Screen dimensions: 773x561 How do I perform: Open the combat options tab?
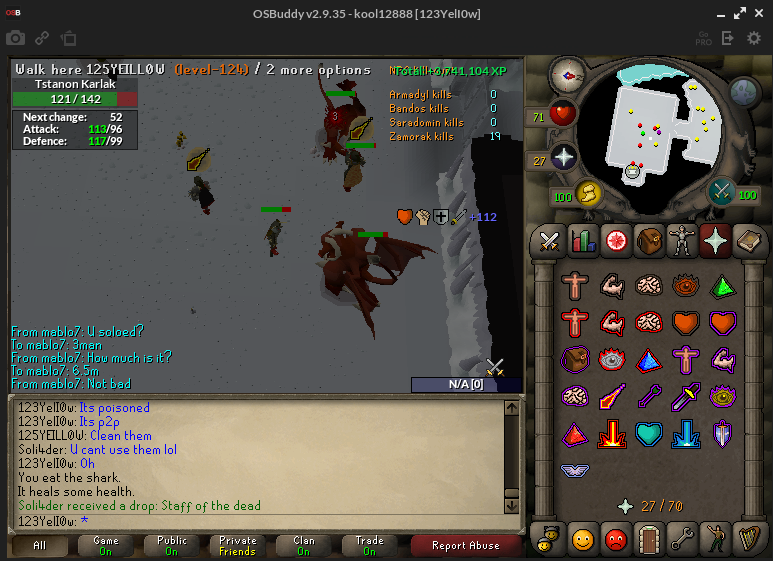[x=549, y=240]
